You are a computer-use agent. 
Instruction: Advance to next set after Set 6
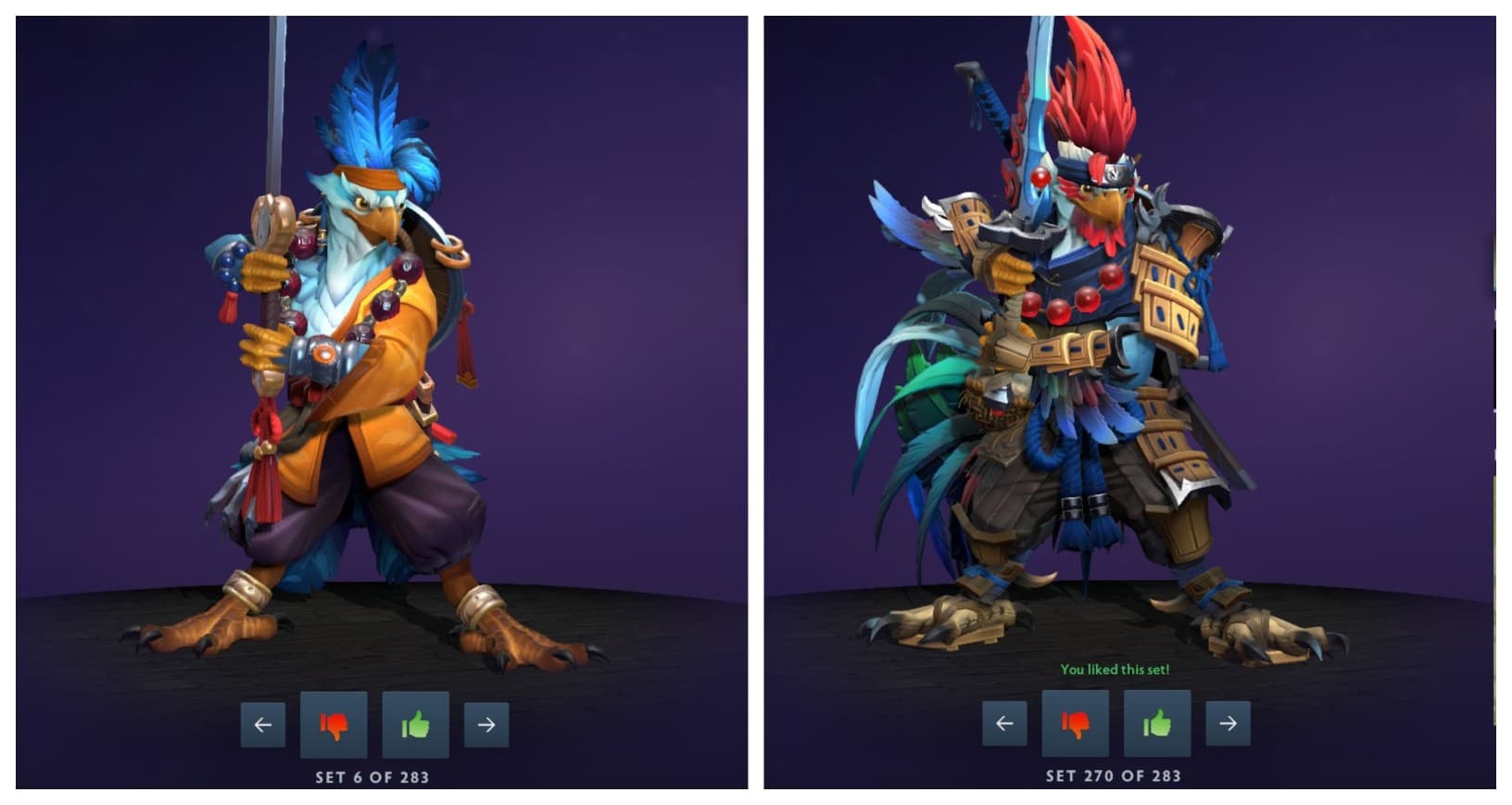click(486, 724)
